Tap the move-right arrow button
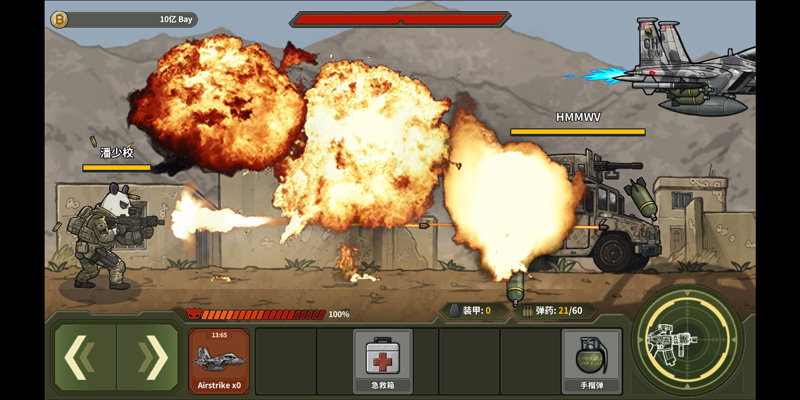 (x=150, y=357)
